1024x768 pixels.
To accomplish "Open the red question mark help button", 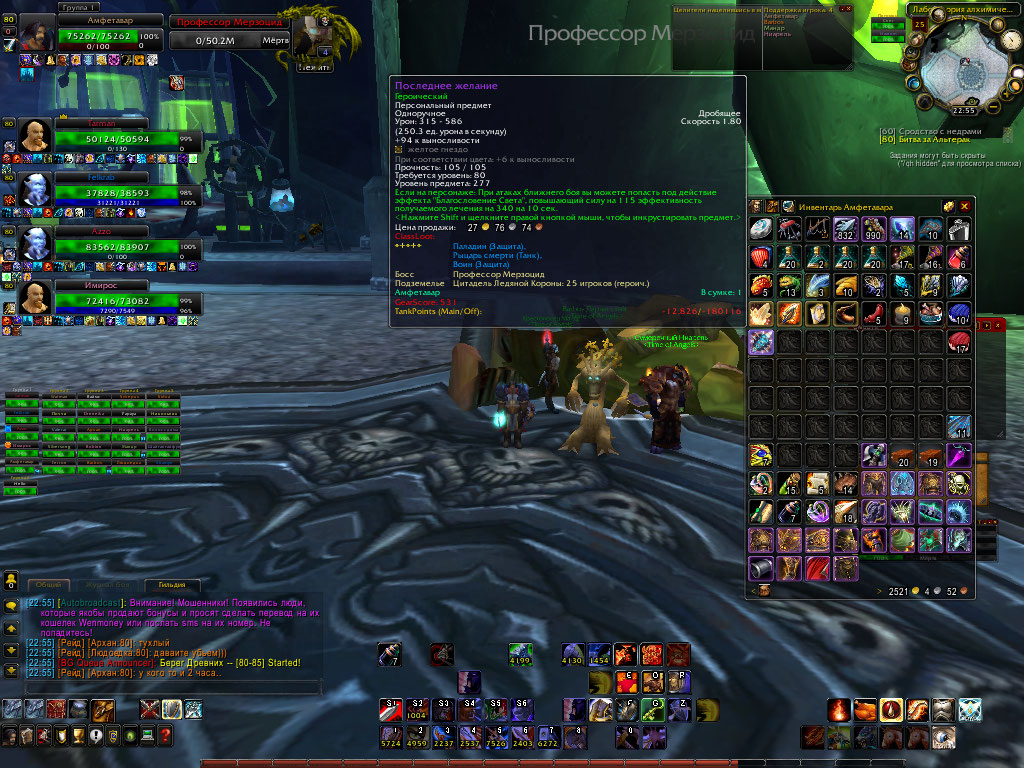I will click(x=165, y=736).
